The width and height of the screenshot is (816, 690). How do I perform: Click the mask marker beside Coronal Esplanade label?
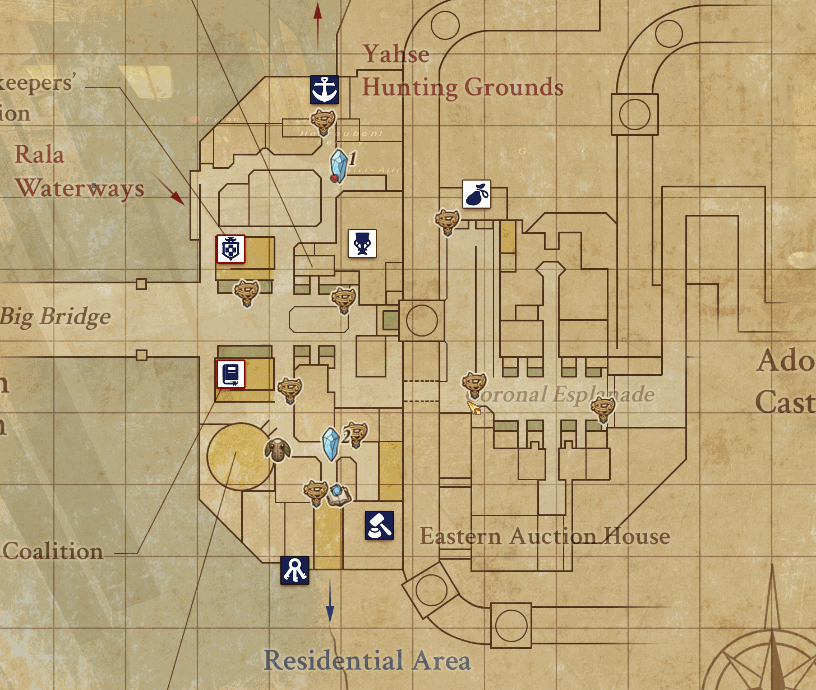(473, 383)
